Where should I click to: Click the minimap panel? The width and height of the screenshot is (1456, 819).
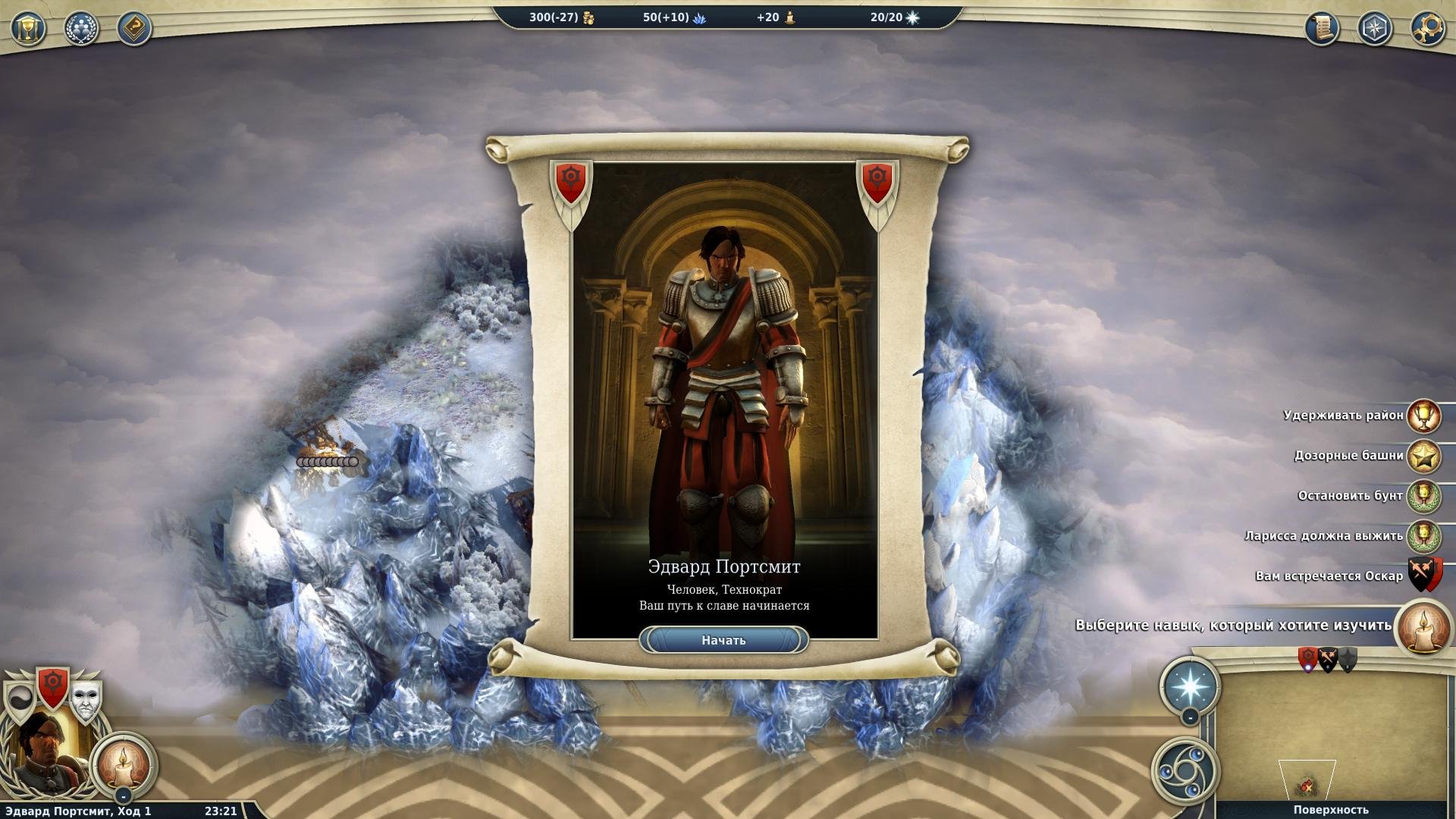[1331, 736]
